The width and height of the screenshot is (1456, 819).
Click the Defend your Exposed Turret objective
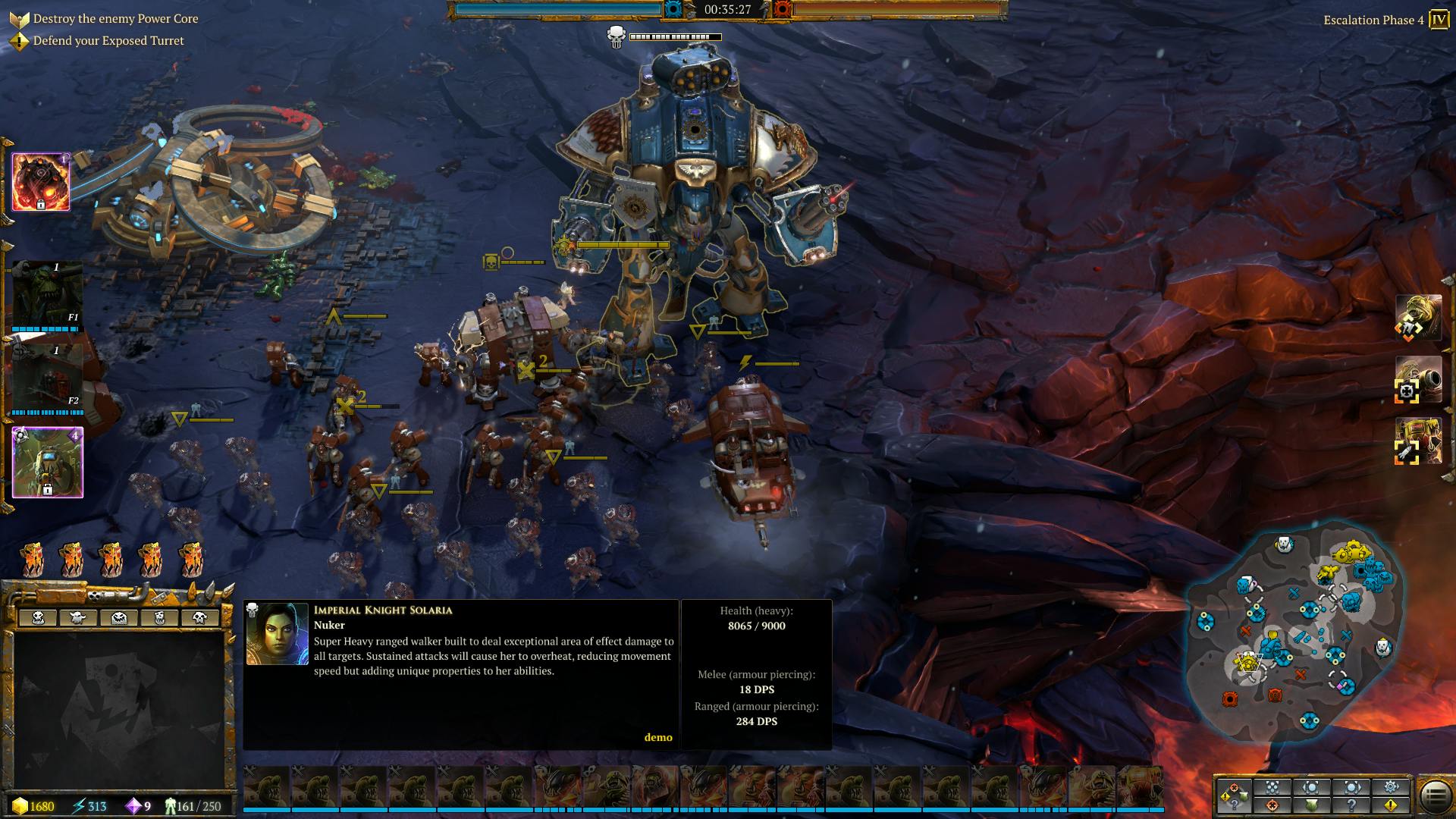[108, 41]
